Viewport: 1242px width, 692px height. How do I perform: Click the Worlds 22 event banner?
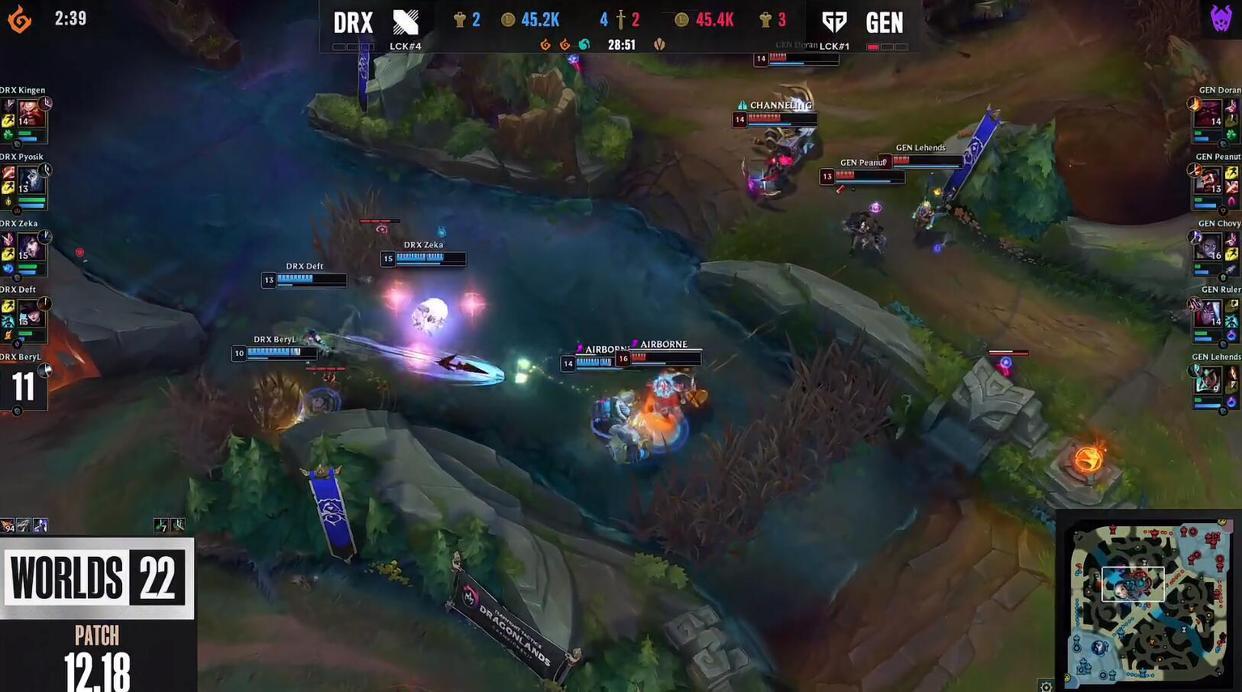tap(97, 578)
